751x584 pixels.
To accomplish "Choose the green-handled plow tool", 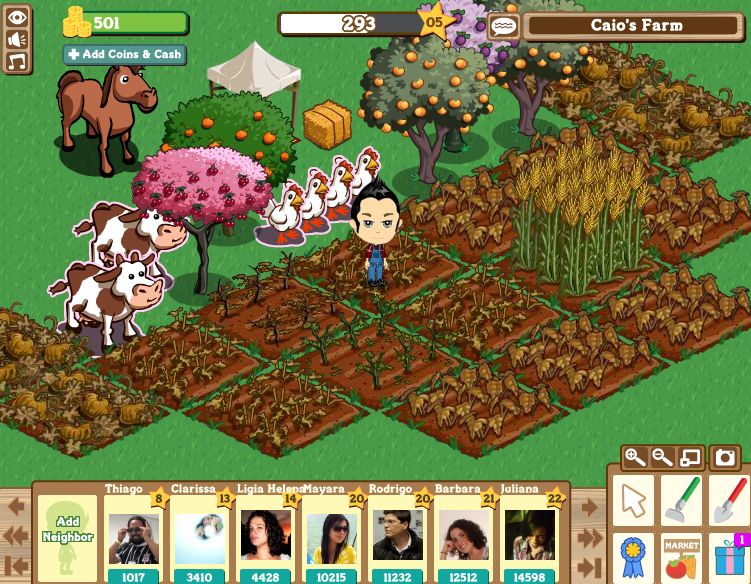I will click(x=681, y=500).
